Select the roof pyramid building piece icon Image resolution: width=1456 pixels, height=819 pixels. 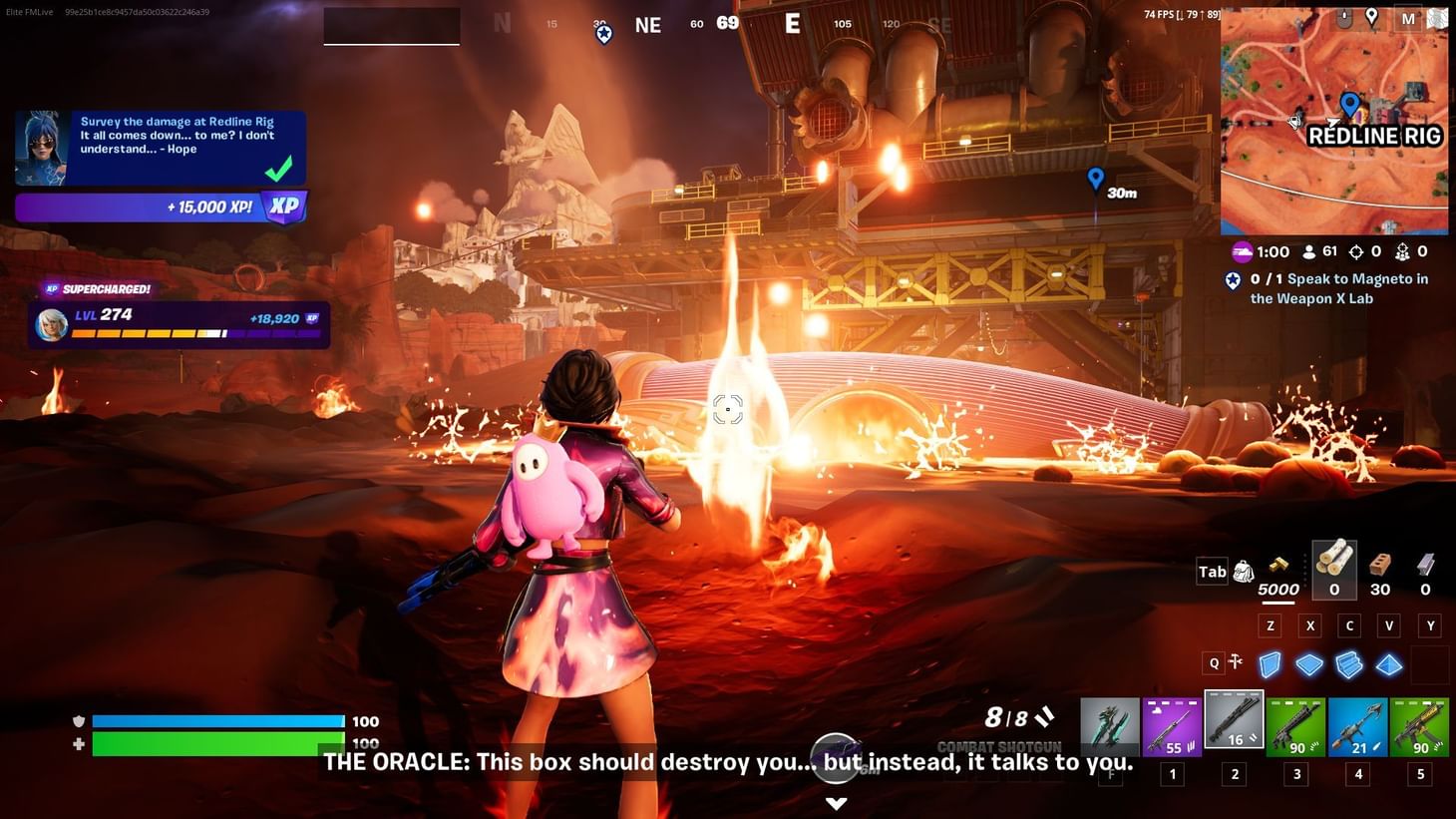[1388, 664]
